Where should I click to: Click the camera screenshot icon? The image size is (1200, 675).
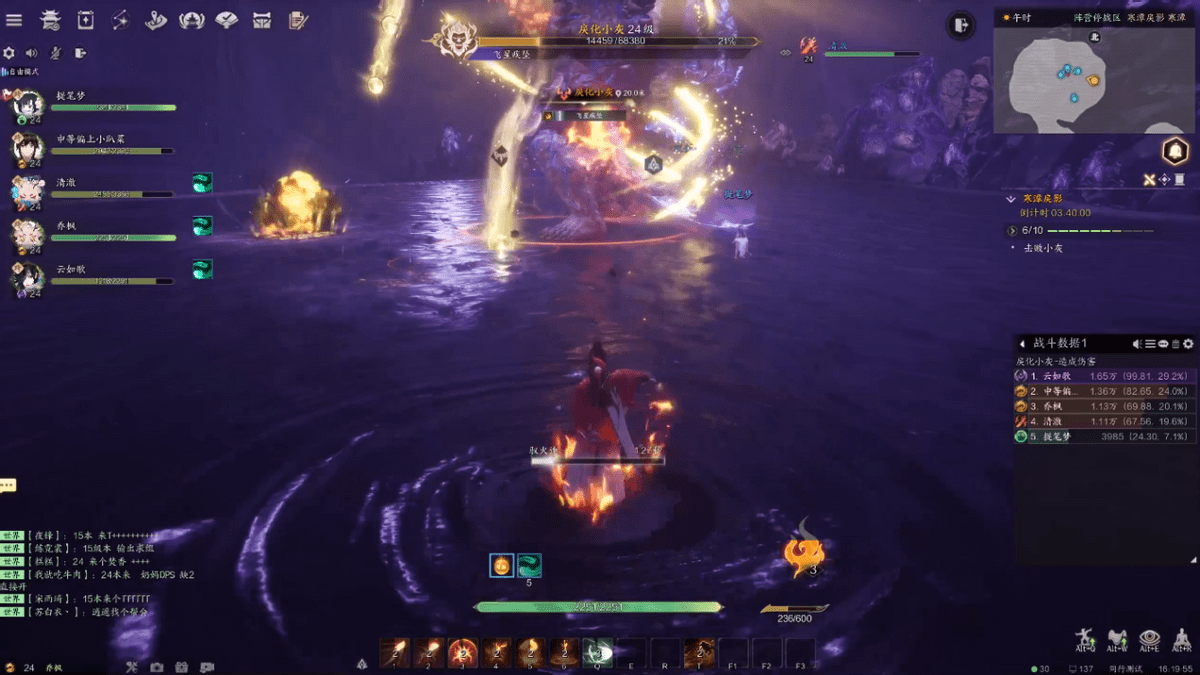[157, 667]
